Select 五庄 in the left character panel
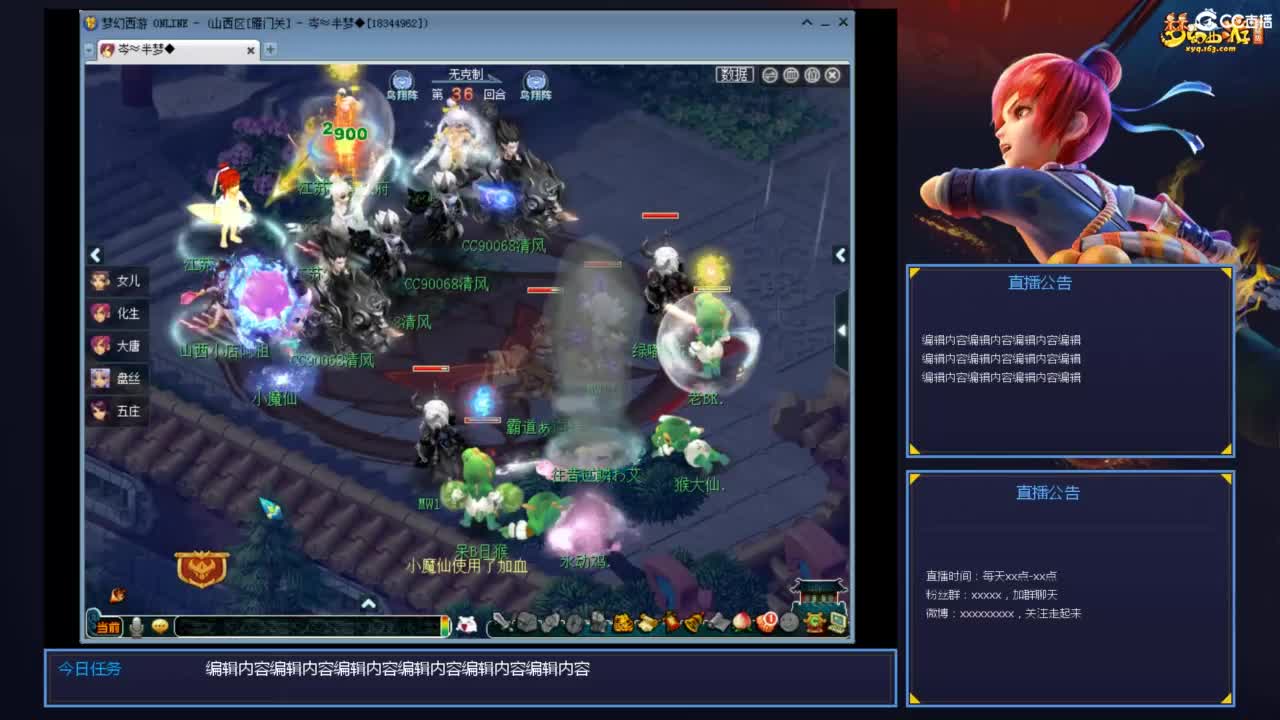 coord(119,410)
